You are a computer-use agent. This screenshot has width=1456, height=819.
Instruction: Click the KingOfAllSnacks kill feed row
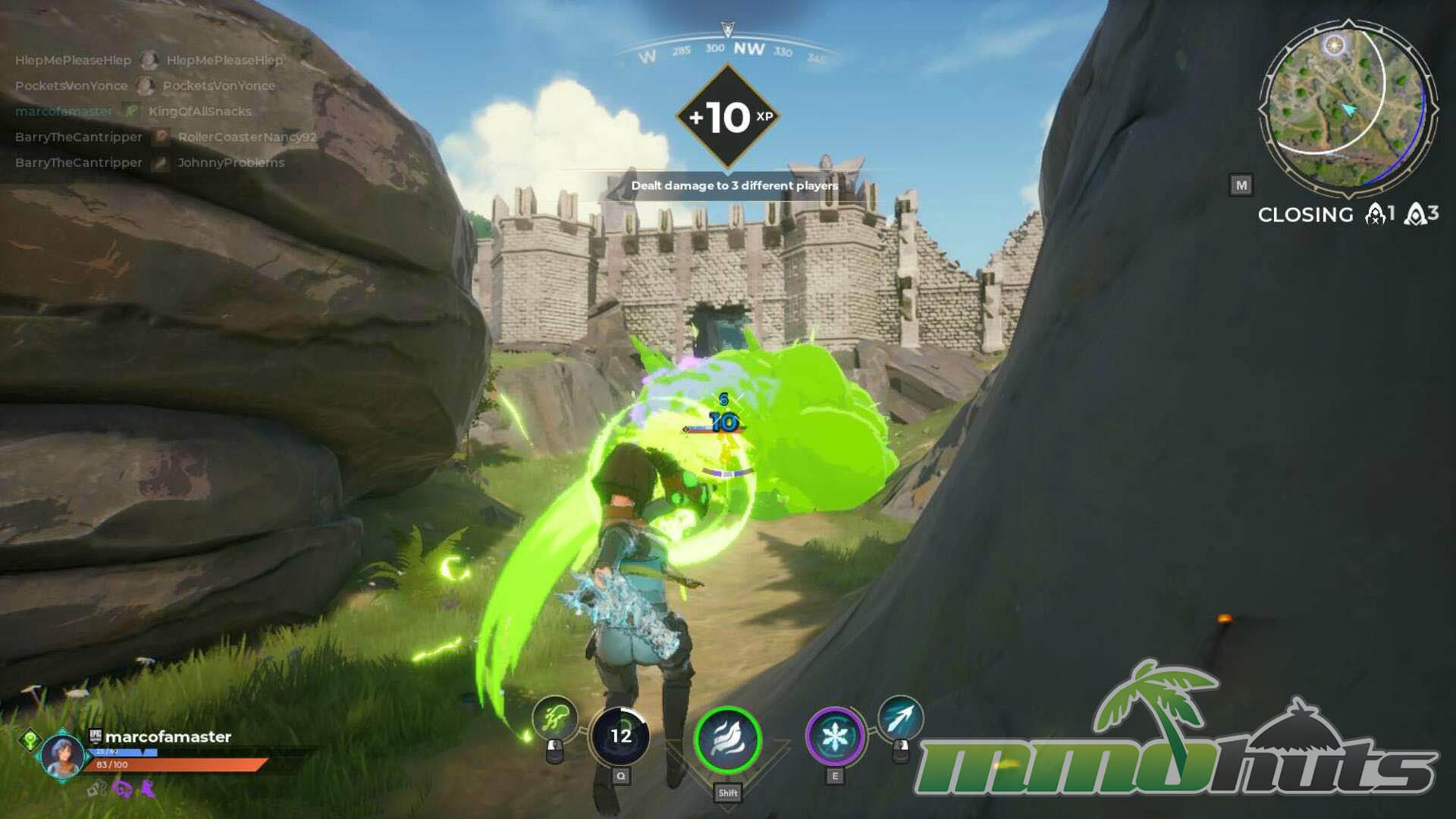[199, 111]
